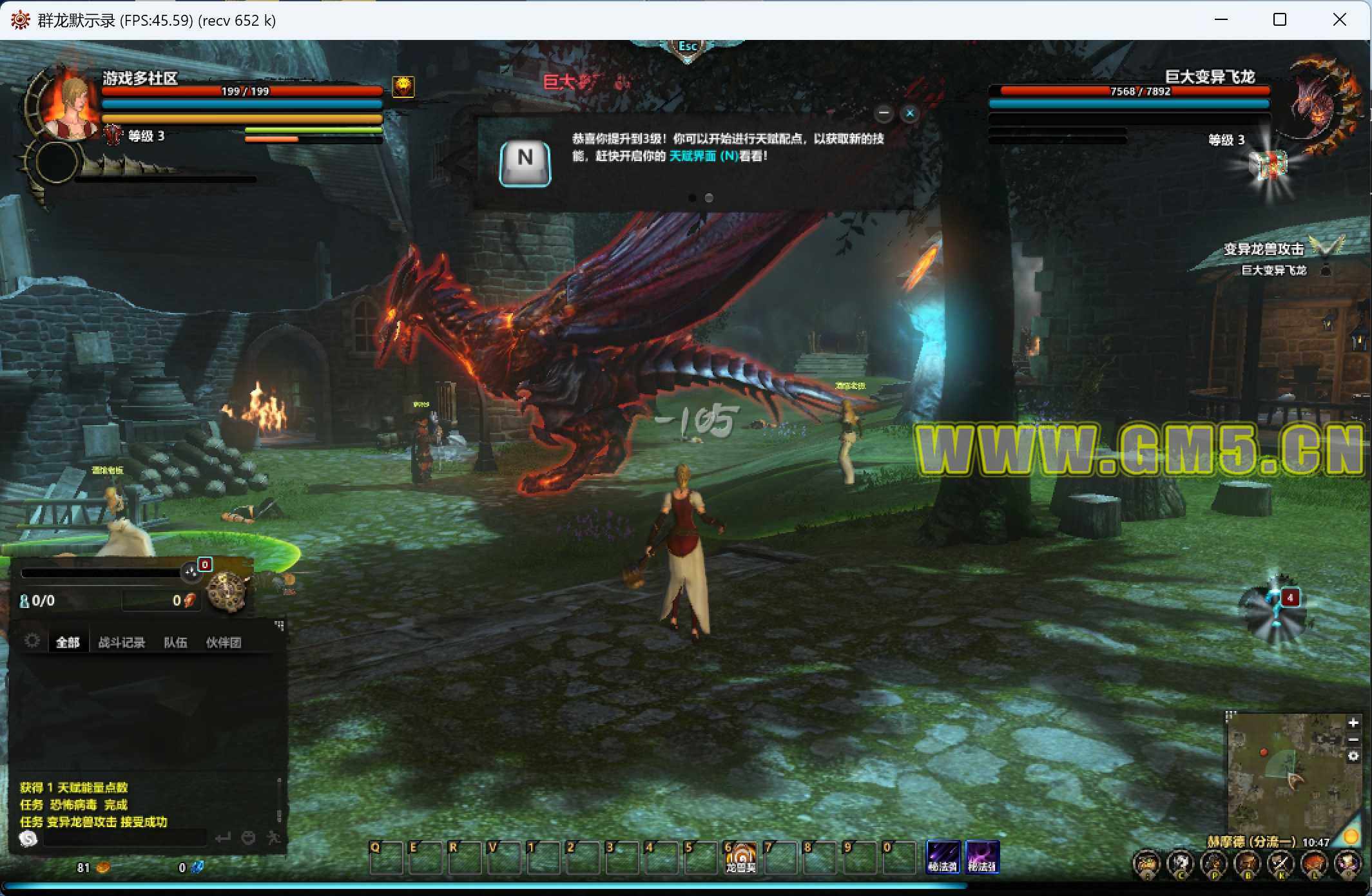Viewport: 1372px width, 896px height.
Task: Minimize the talent tip notification
Action: [884, 113]
